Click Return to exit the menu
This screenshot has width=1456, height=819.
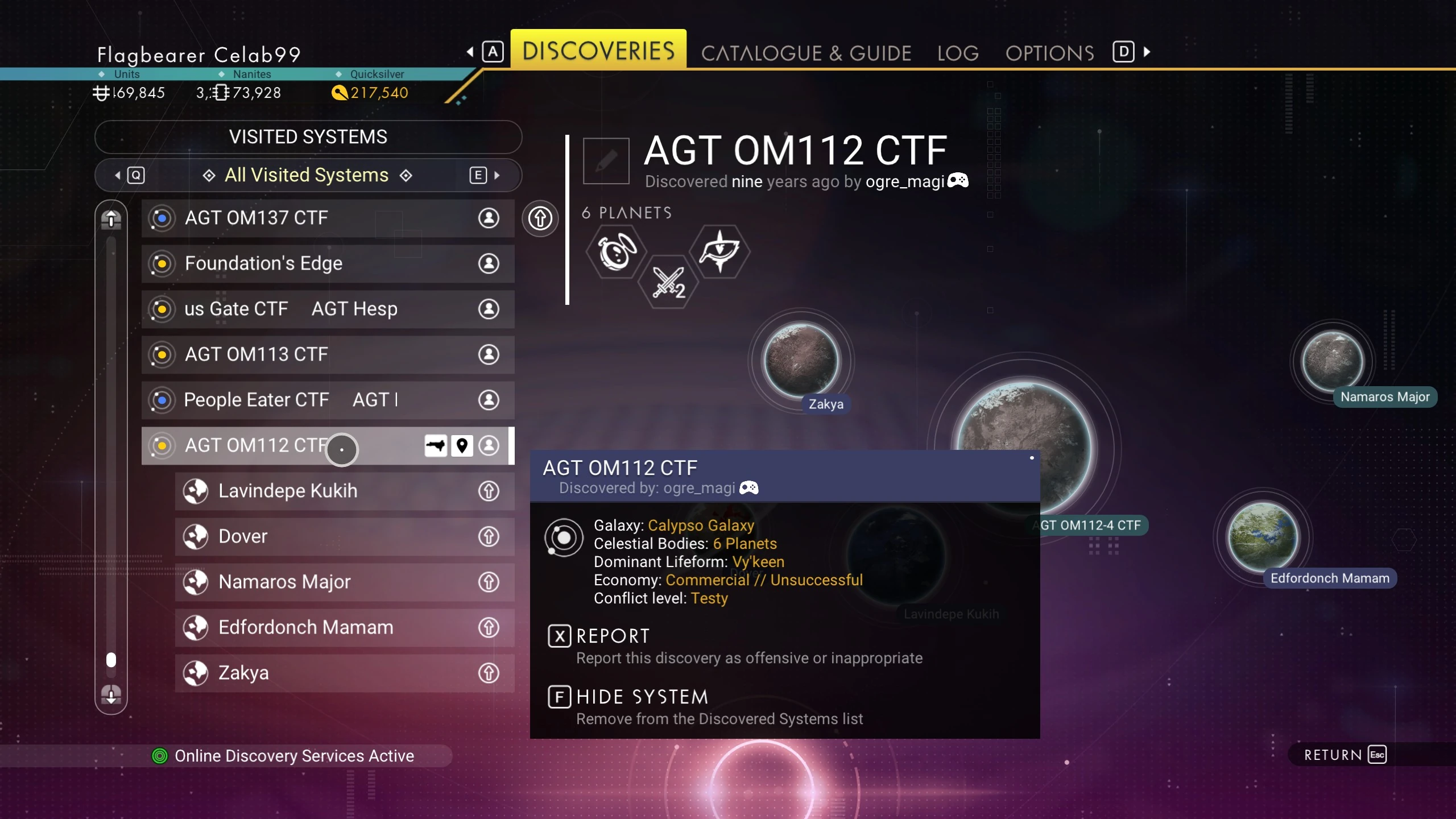[1345, 755]
